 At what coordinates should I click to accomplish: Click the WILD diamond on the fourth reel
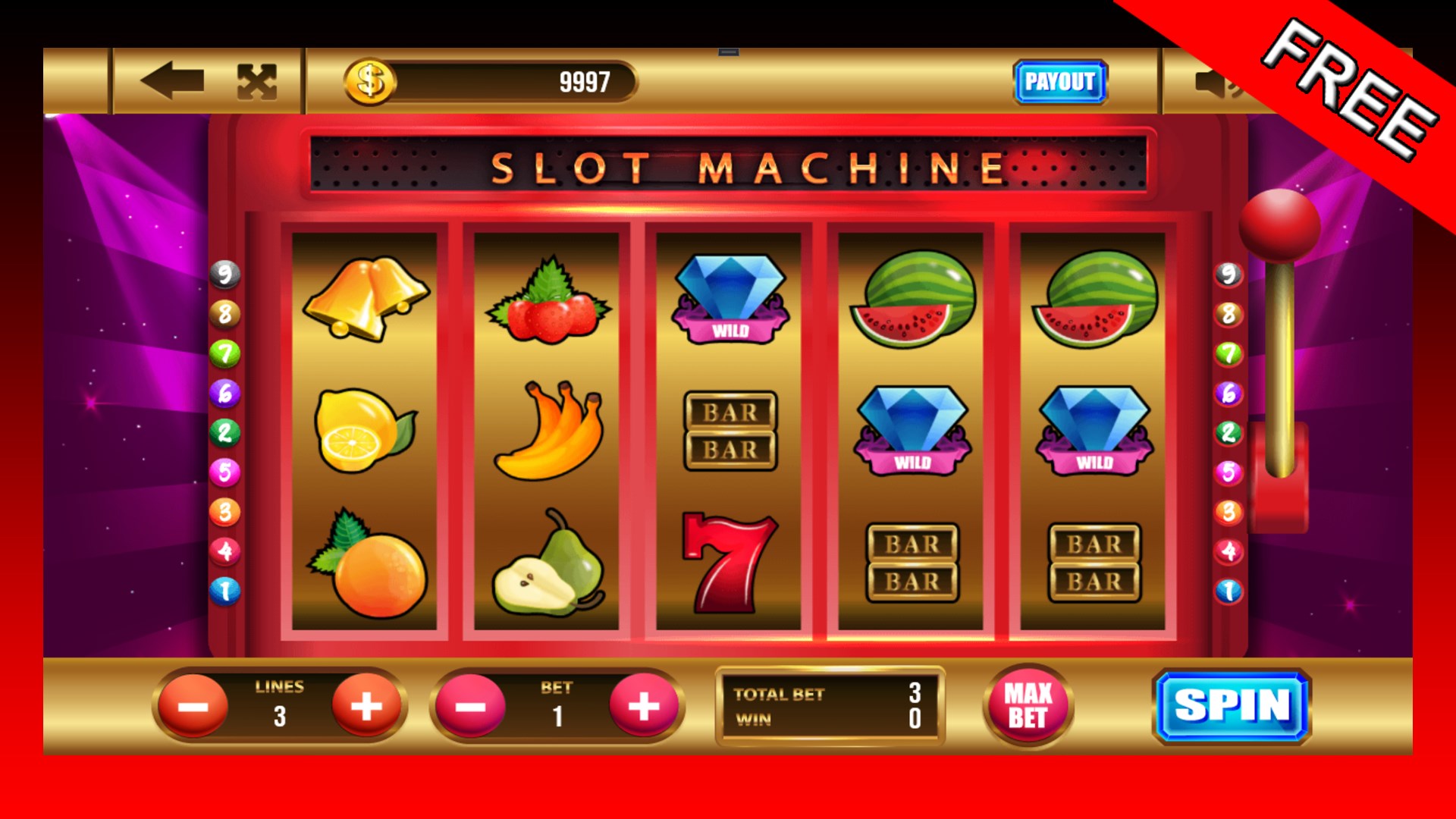tap(912, 428)
